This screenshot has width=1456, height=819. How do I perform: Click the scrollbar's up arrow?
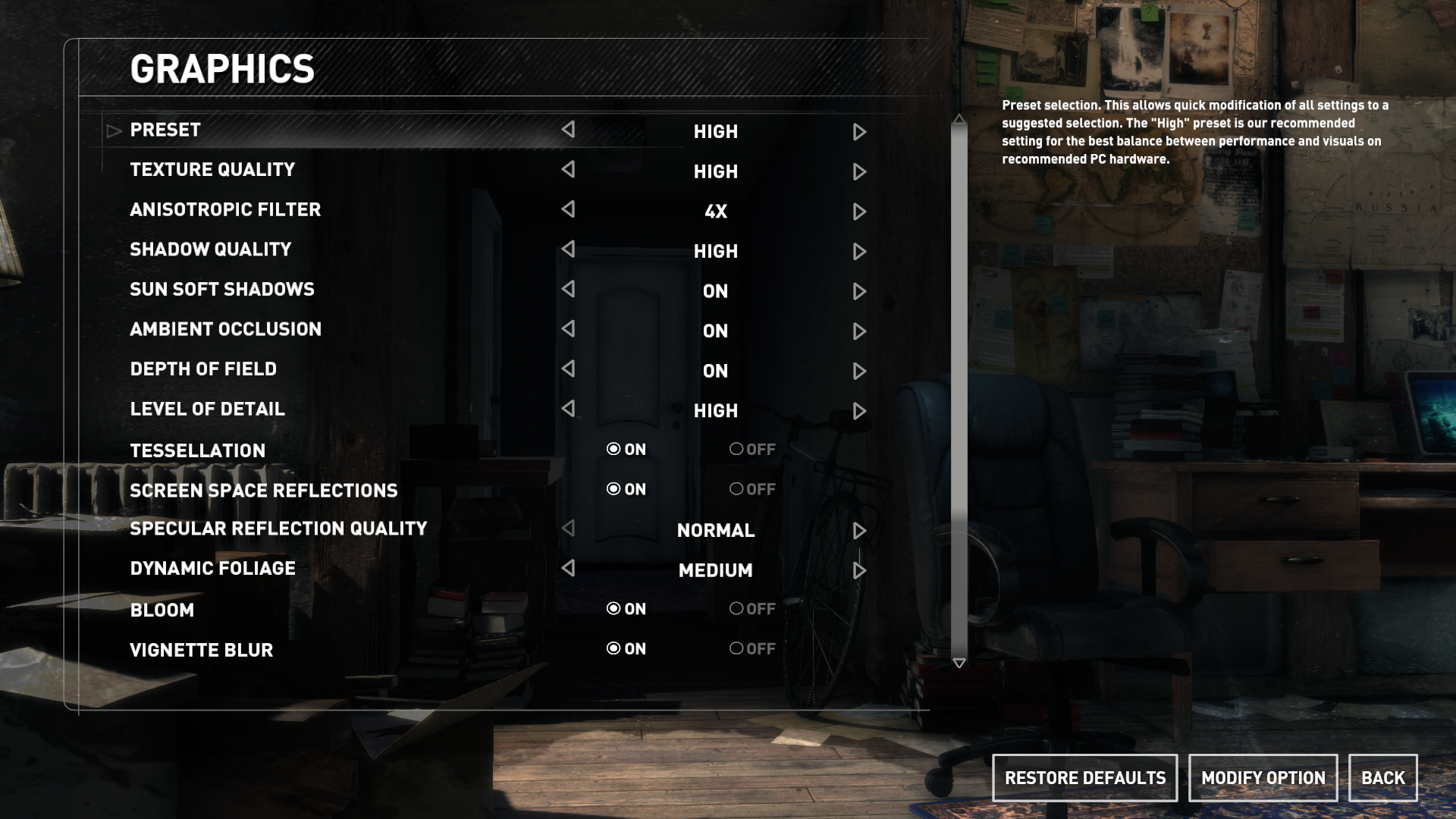[x=959, y=119]
